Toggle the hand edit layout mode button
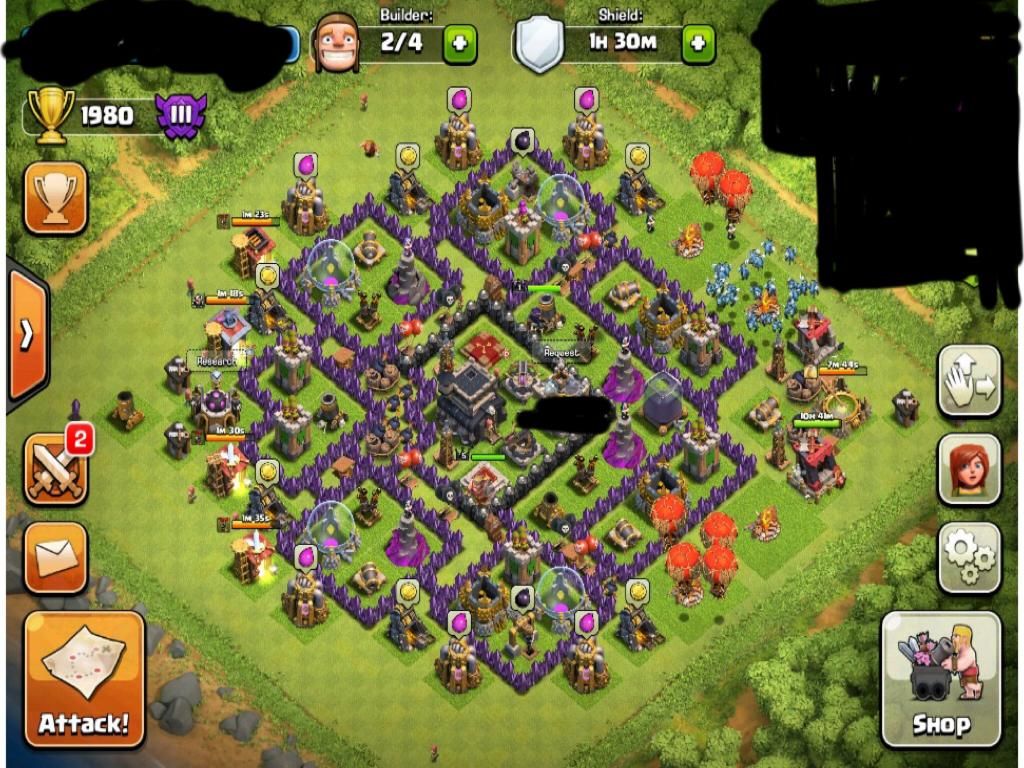 (x=969, y=381)
